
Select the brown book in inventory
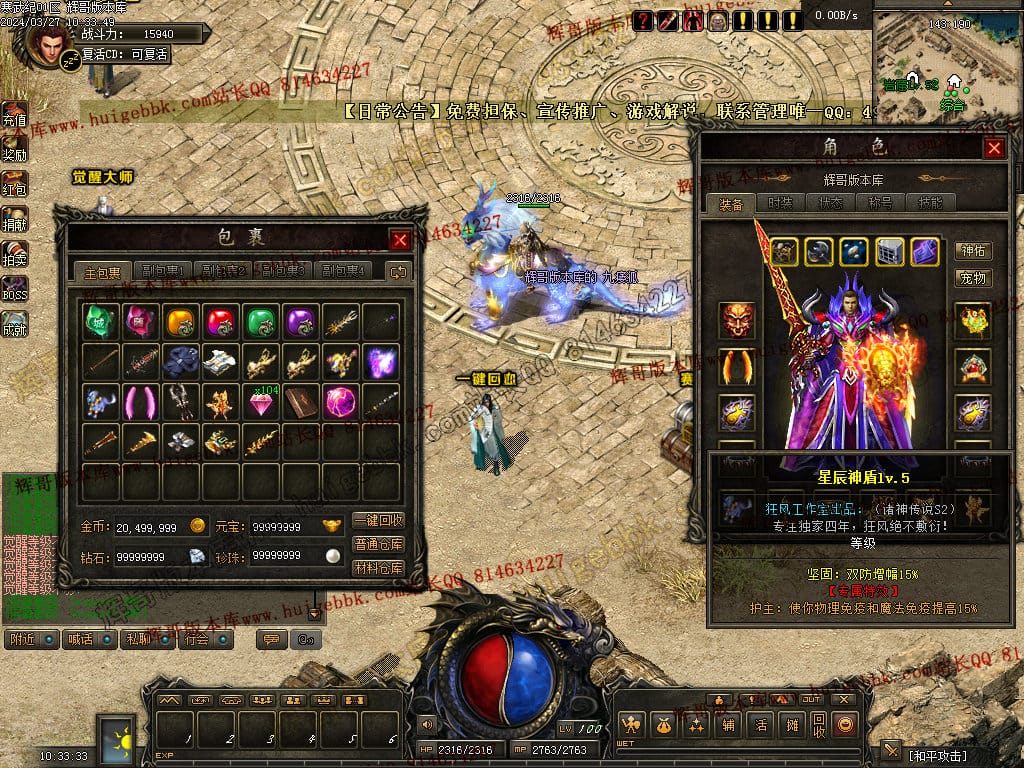[299, 402]
